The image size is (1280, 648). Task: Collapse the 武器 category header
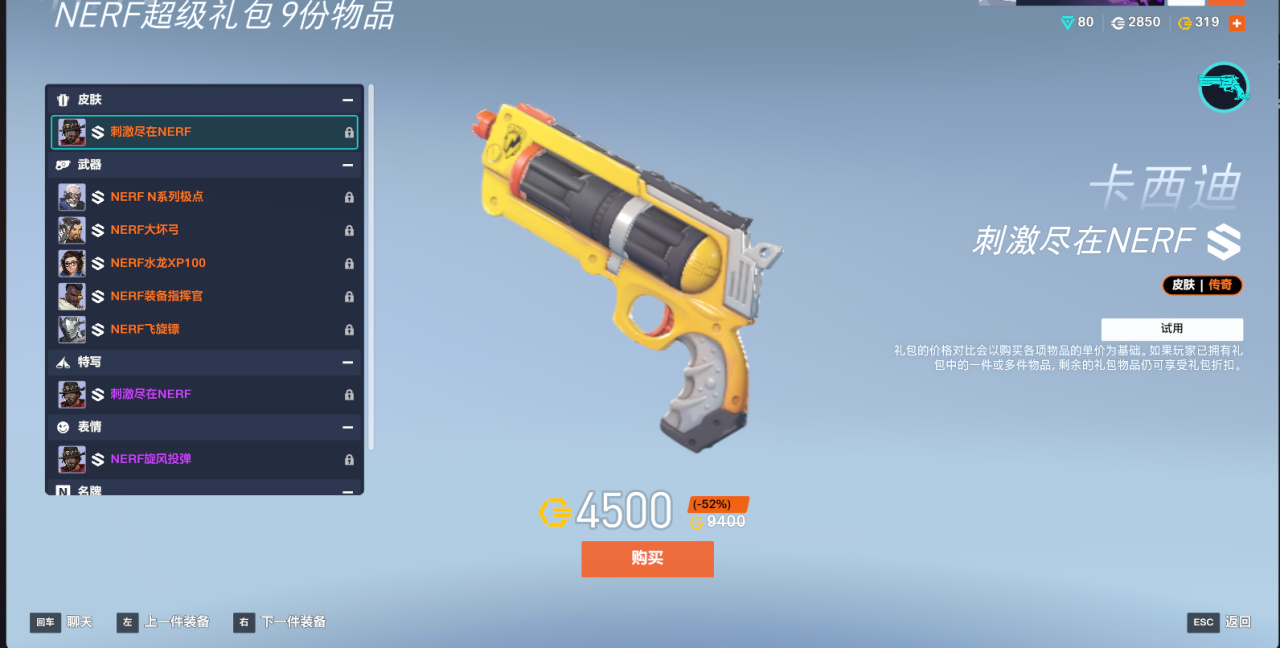347,165
